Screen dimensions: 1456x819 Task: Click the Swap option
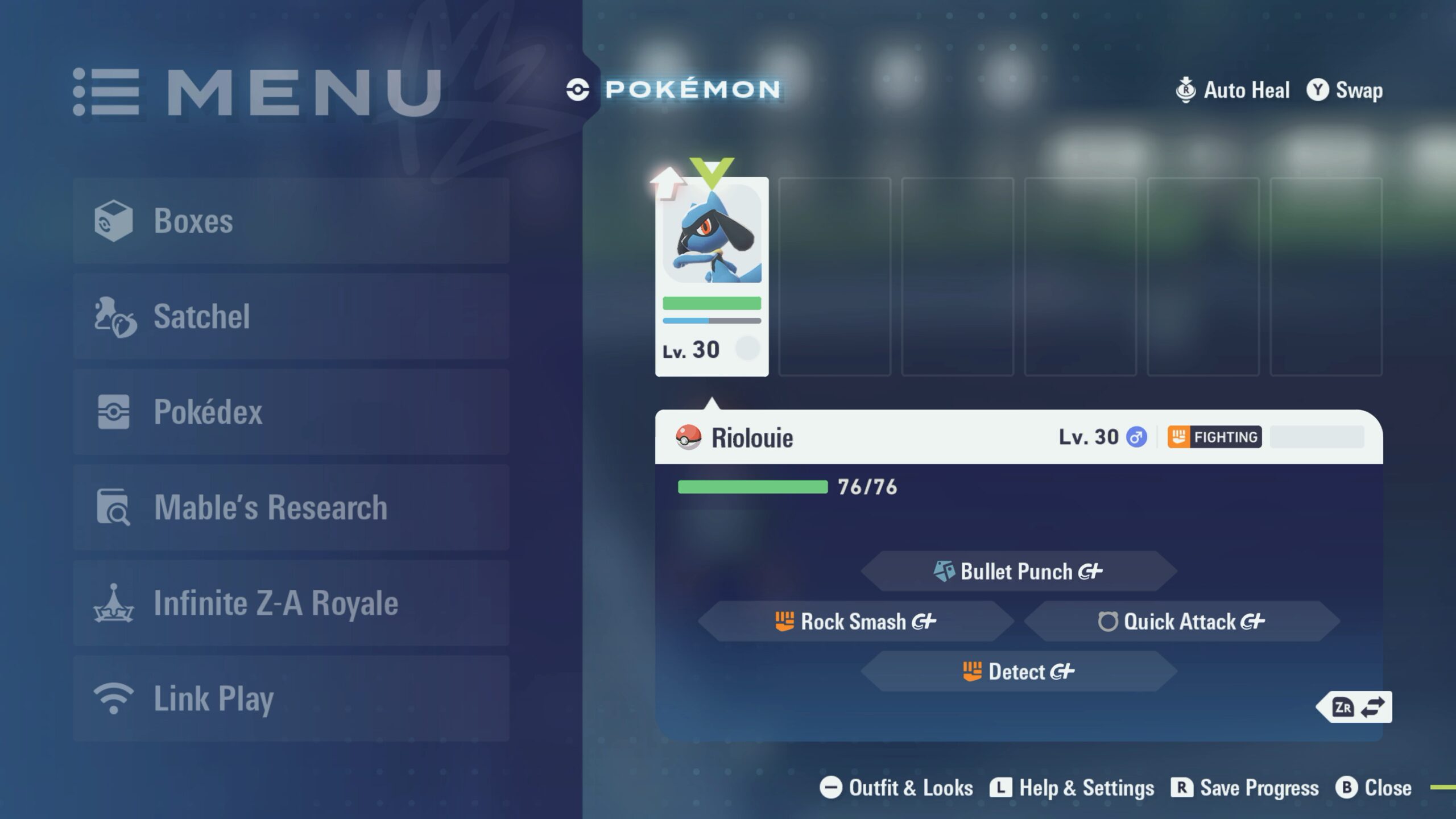tap(1345, 90)
